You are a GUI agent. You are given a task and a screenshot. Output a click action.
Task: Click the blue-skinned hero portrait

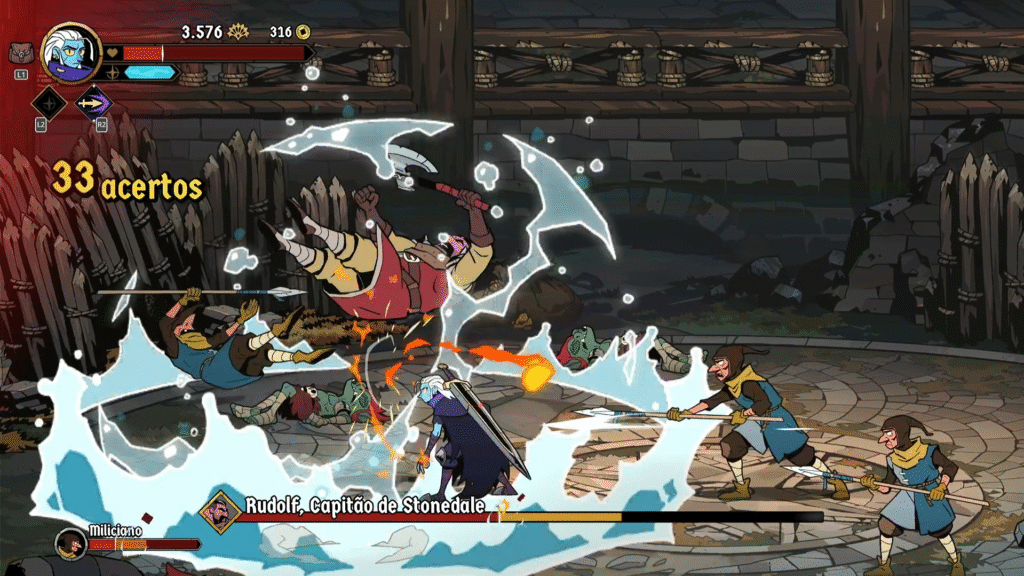click(71, 52)
